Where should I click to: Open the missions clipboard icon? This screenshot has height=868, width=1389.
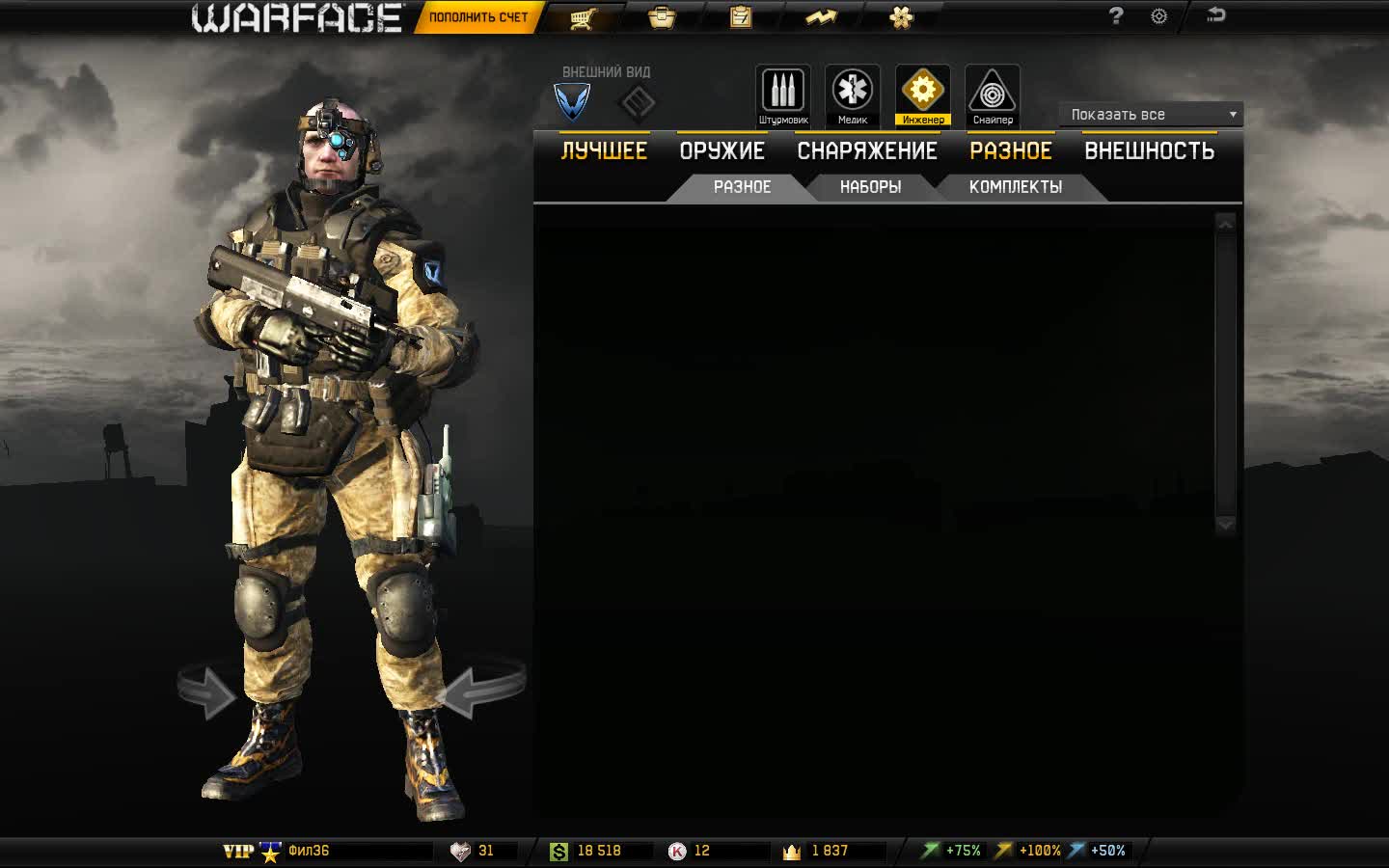click(x=741, y=16)
